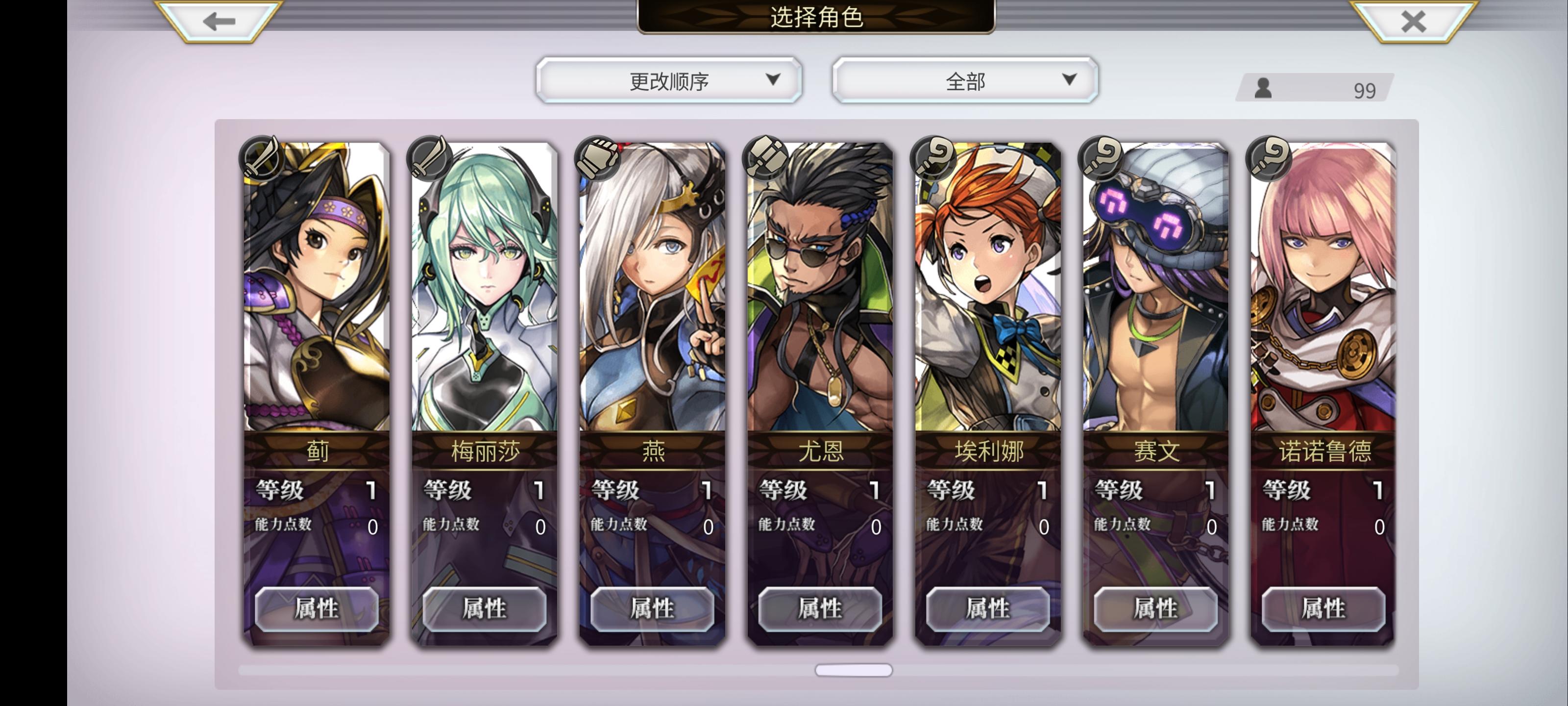Open the 全部 filter dropdown
Screen dimensions: 1568x706
(965, 79)
